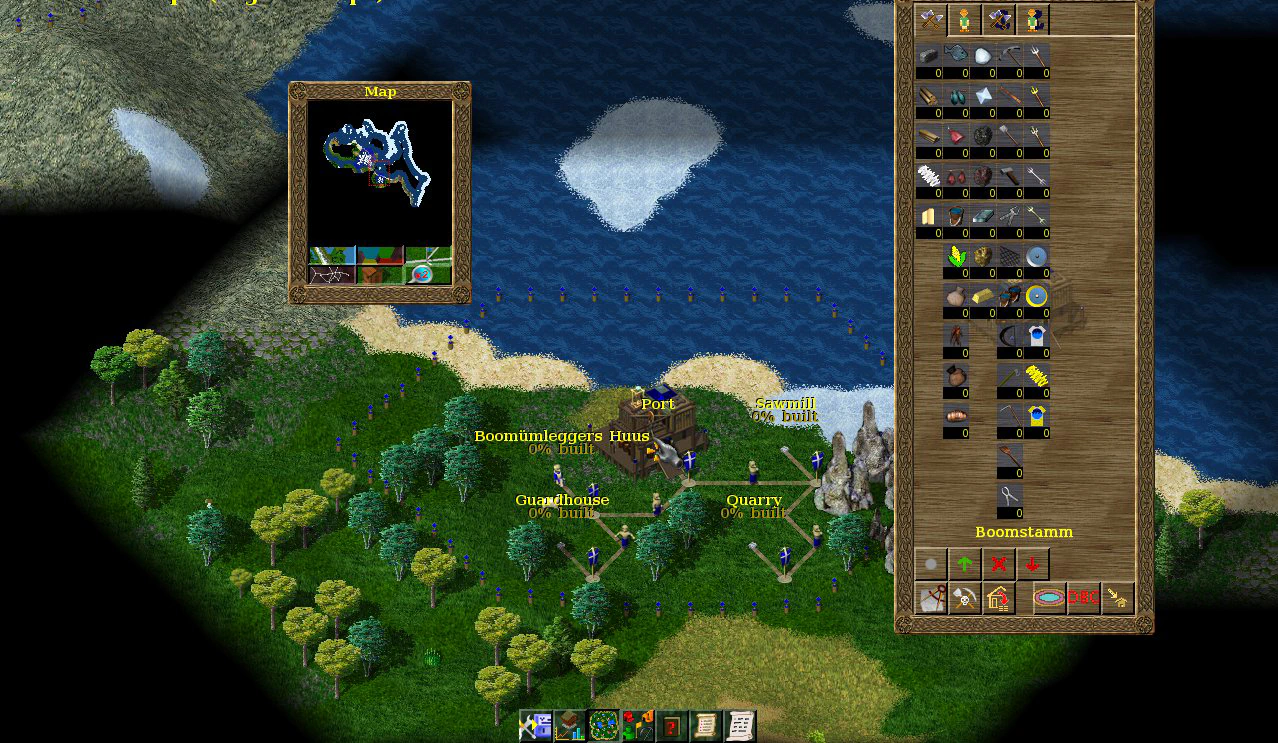
Task: Toggle the minimap zoom magnifier button
Action: point(428,273)
